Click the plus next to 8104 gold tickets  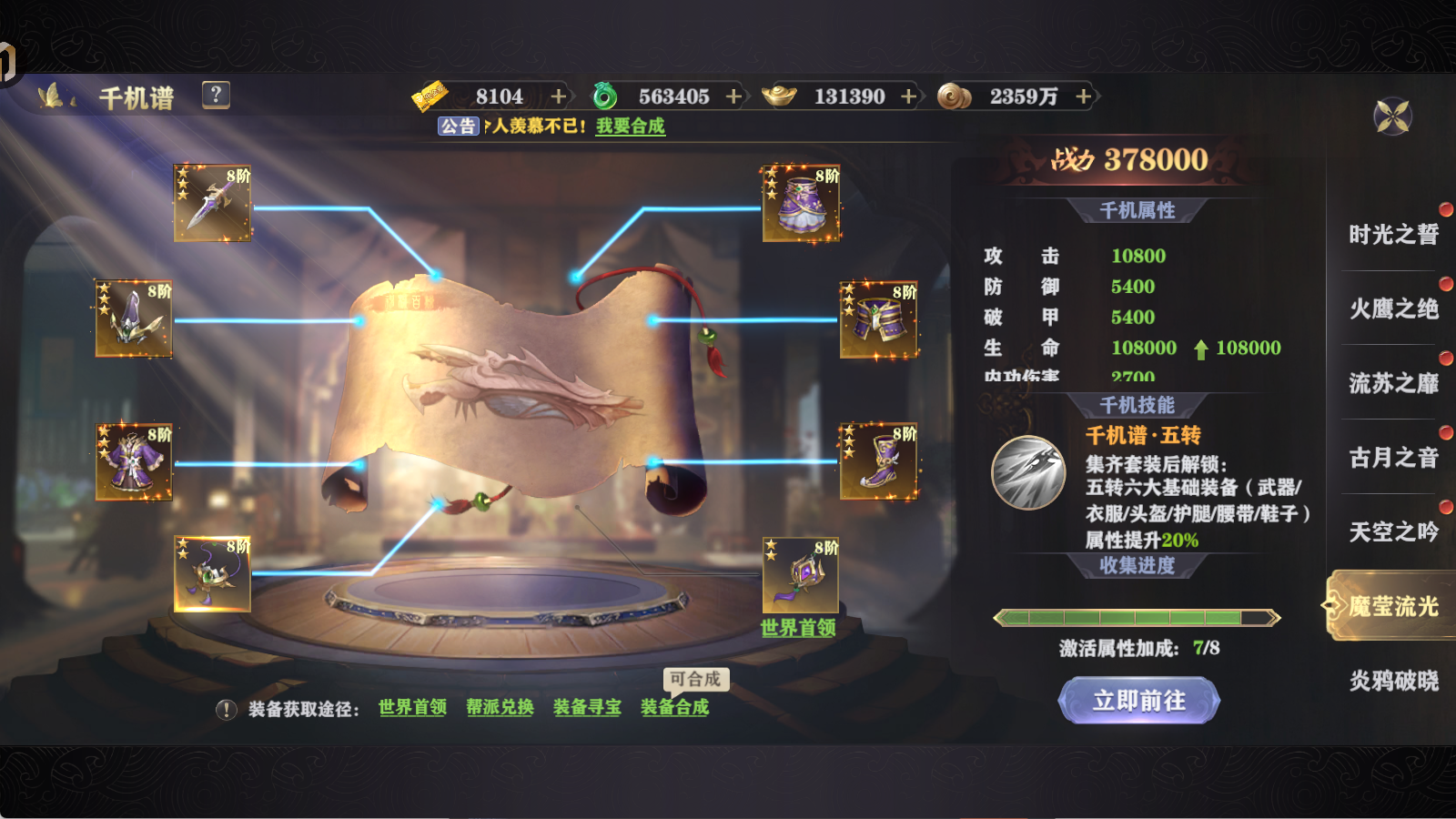pyautogui.click(x=558, y=96)
